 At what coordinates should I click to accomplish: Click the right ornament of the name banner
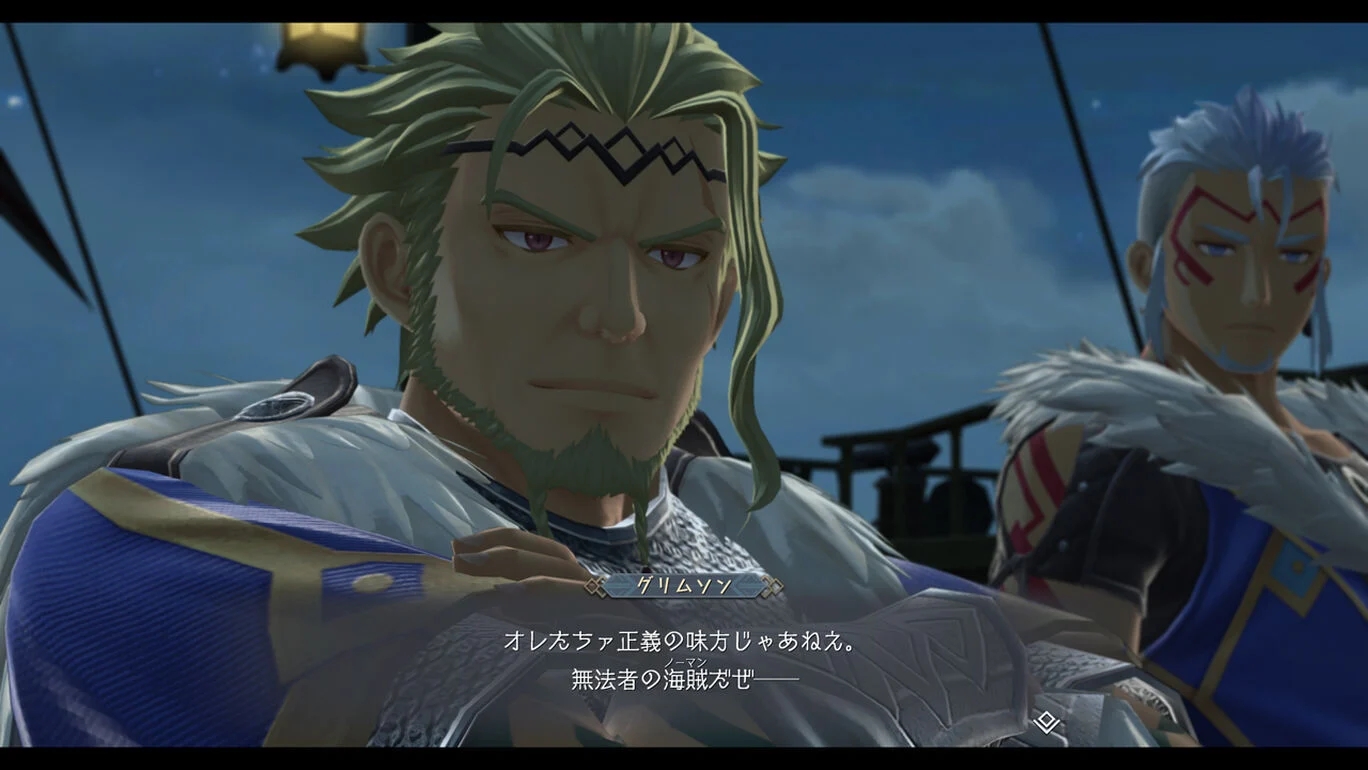click(x=770, y=587)
